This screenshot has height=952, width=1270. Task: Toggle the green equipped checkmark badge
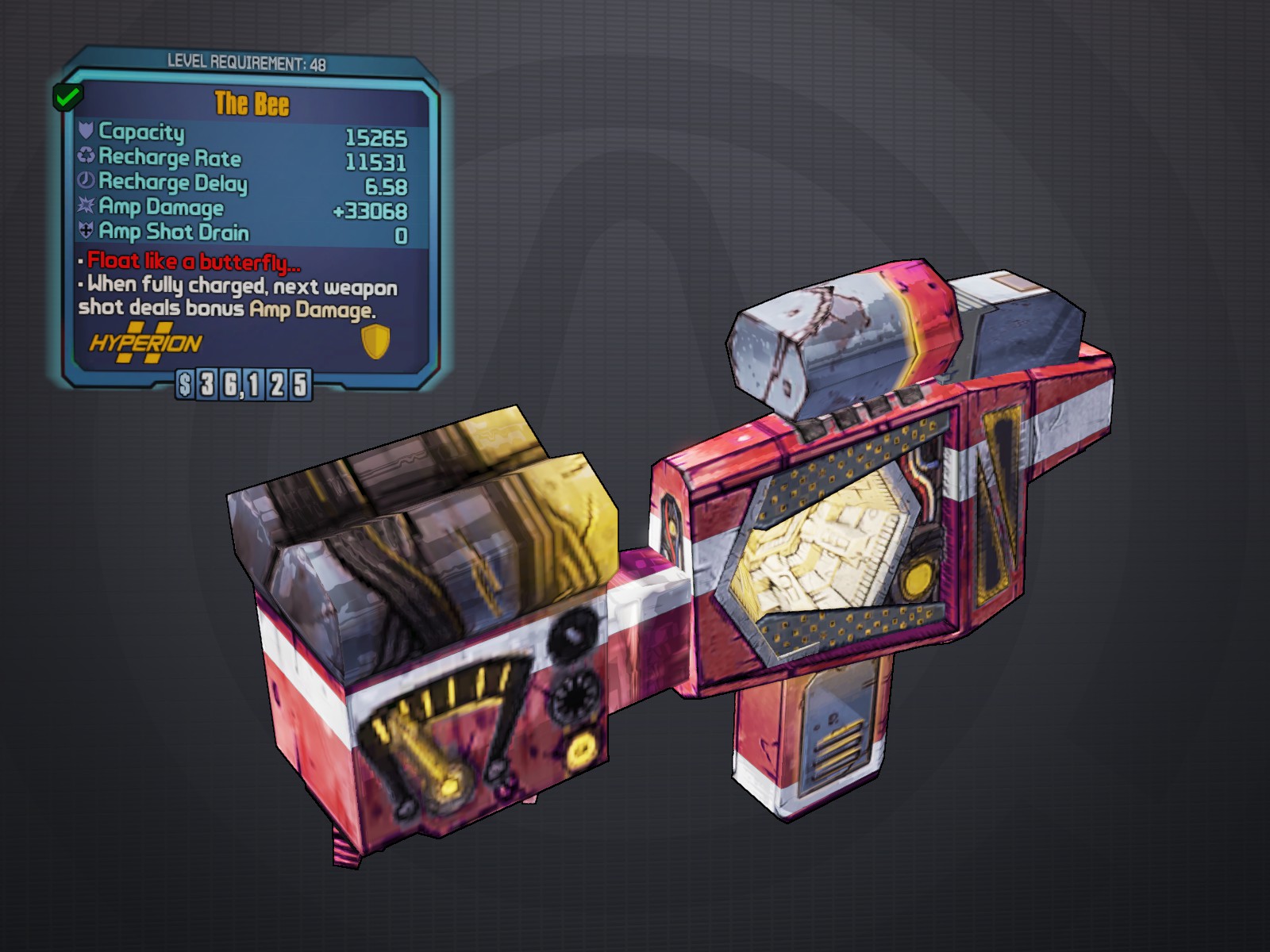tap(68, 98)
